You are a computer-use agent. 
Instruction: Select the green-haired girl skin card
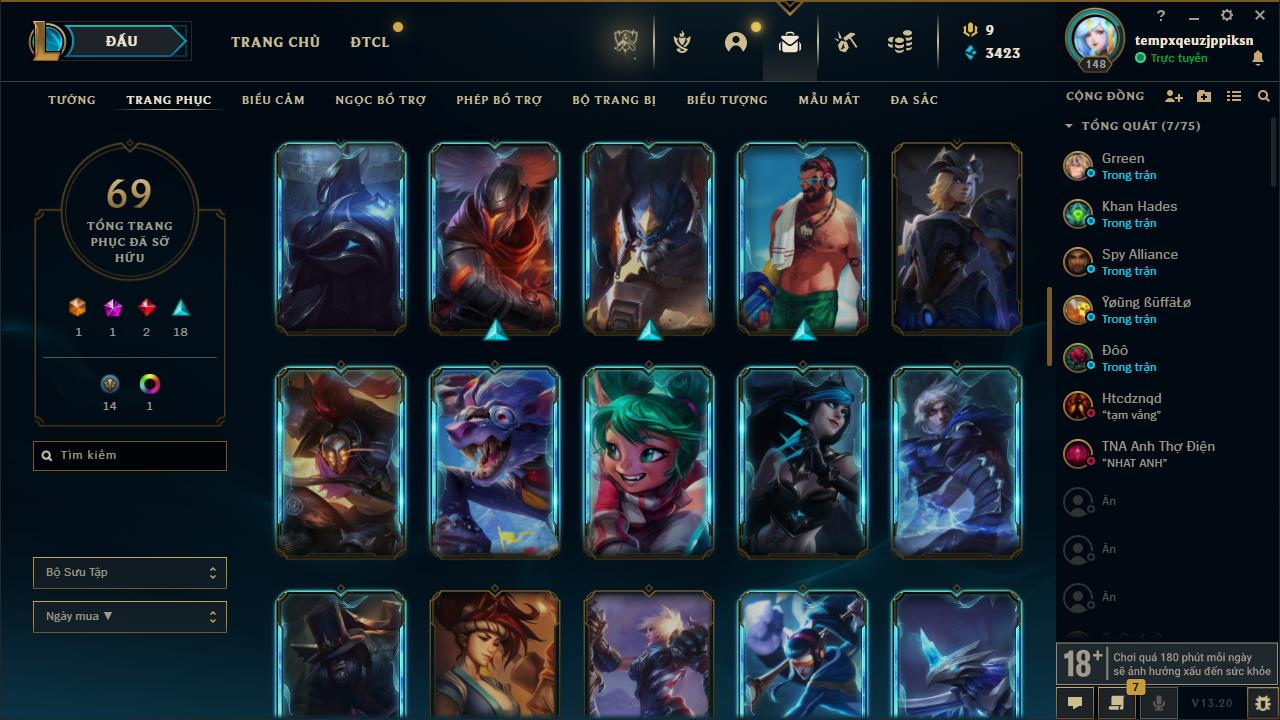coord(648,462)
